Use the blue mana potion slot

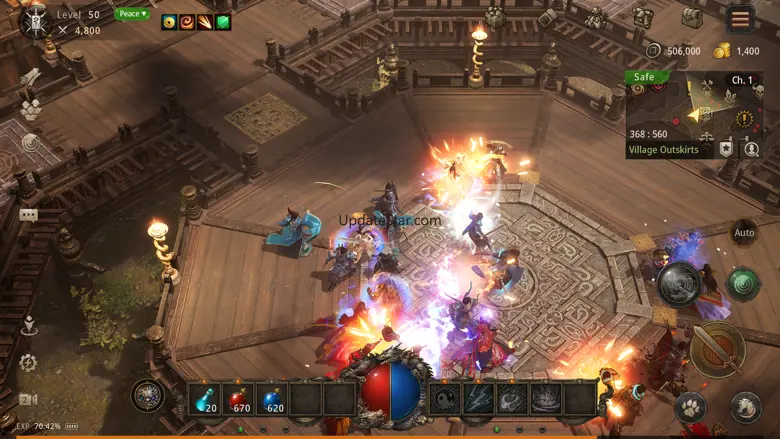(272, 399)
